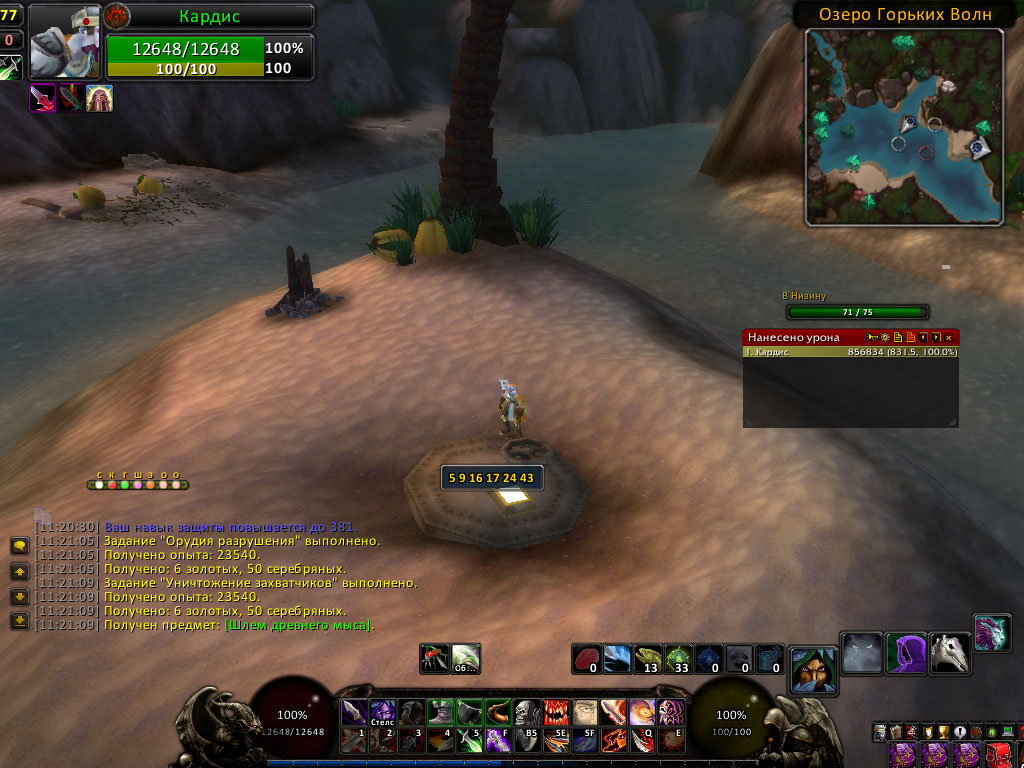Select the Кардис row in damage meter
Image resolution: width=1024 pixels, height=768 pixels.
(850, 352)
